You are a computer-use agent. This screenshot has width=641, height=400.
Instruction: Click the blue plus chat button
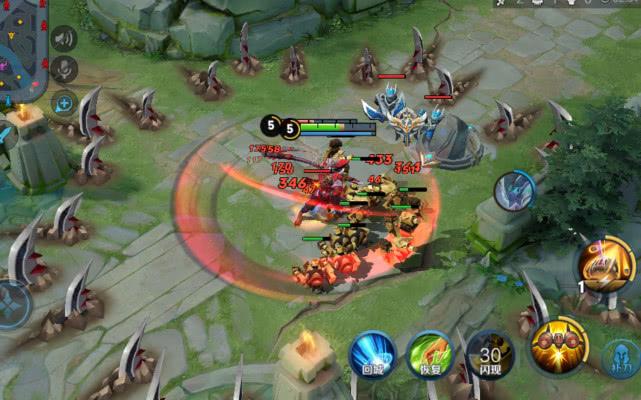(64, 102)
